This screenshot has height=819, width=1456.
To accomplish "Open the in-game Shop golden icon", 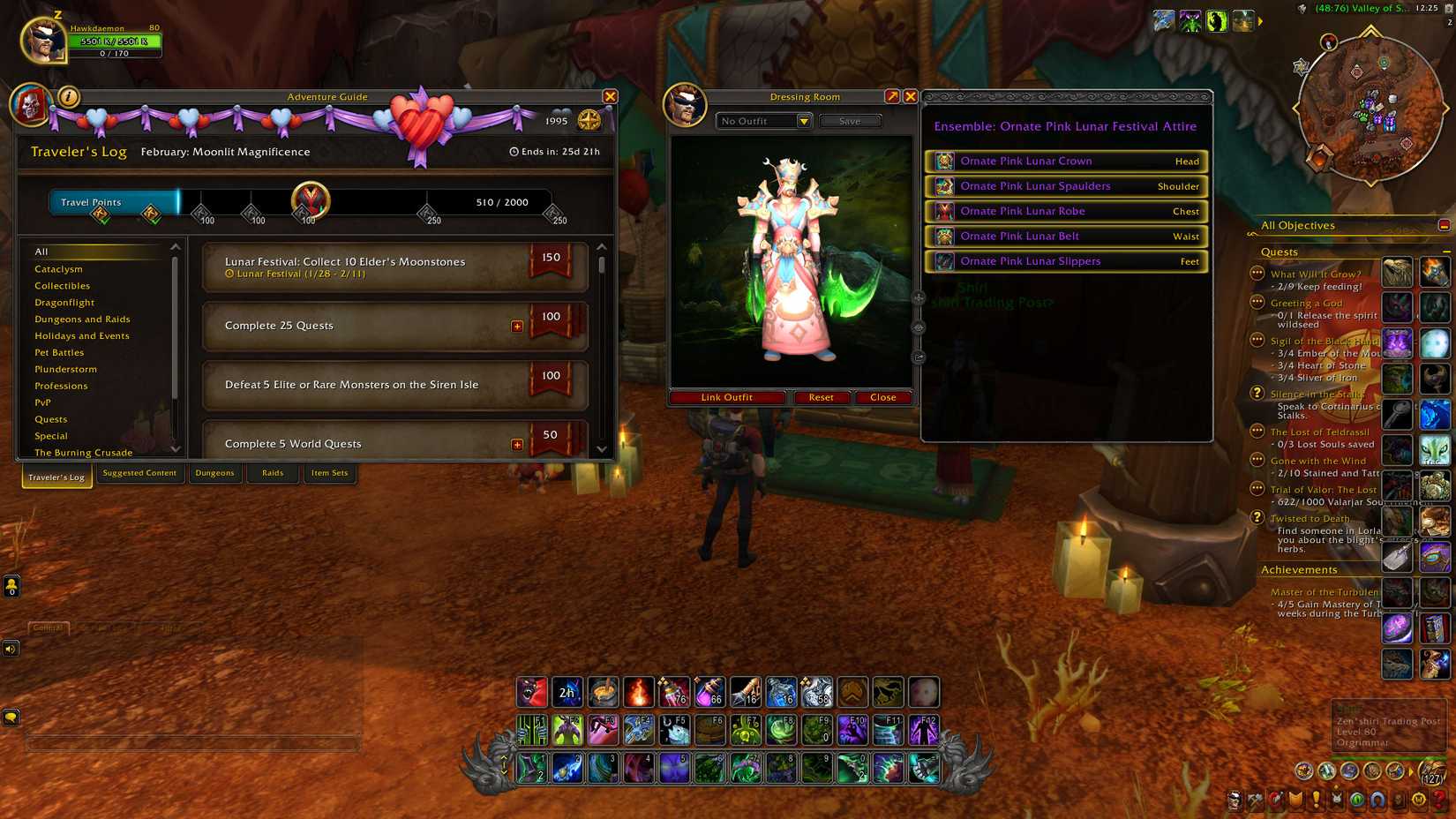I will (x=1419, y=799).
